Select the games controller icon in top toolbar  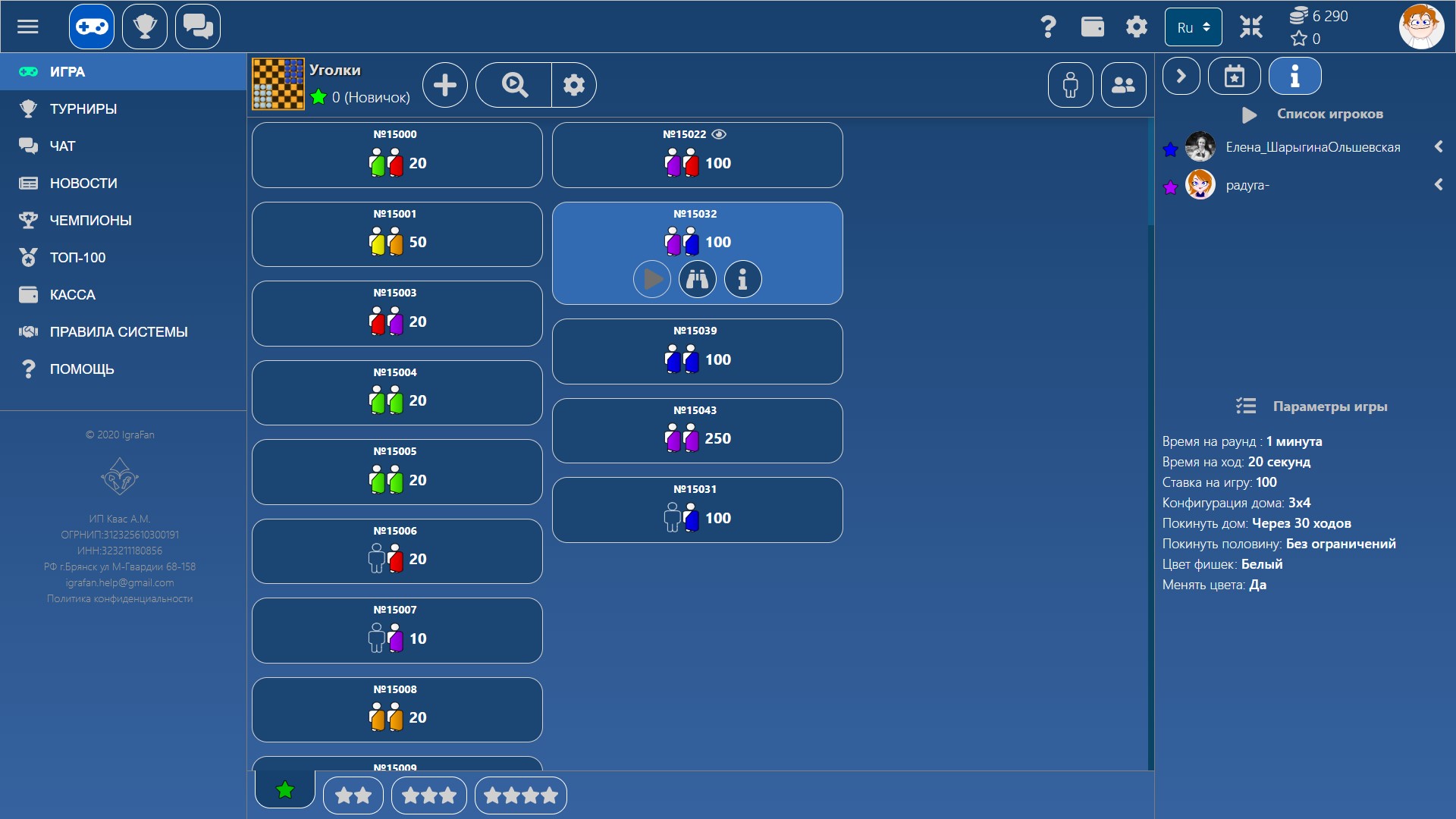[90, 26]
